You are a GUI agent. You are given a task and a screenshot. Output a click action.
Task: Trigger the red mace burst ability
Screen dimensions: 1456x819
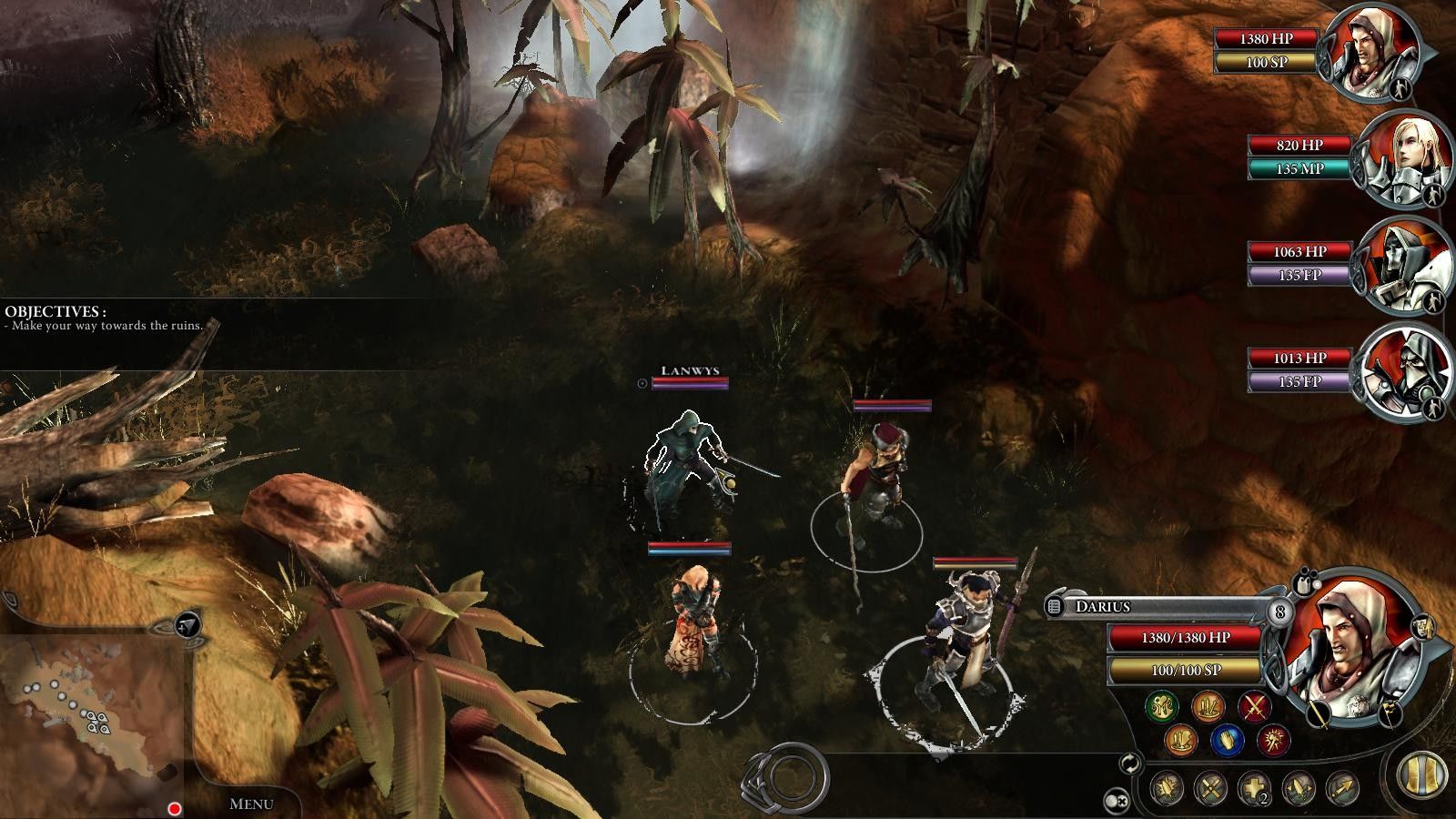(x=1273, y=739)
